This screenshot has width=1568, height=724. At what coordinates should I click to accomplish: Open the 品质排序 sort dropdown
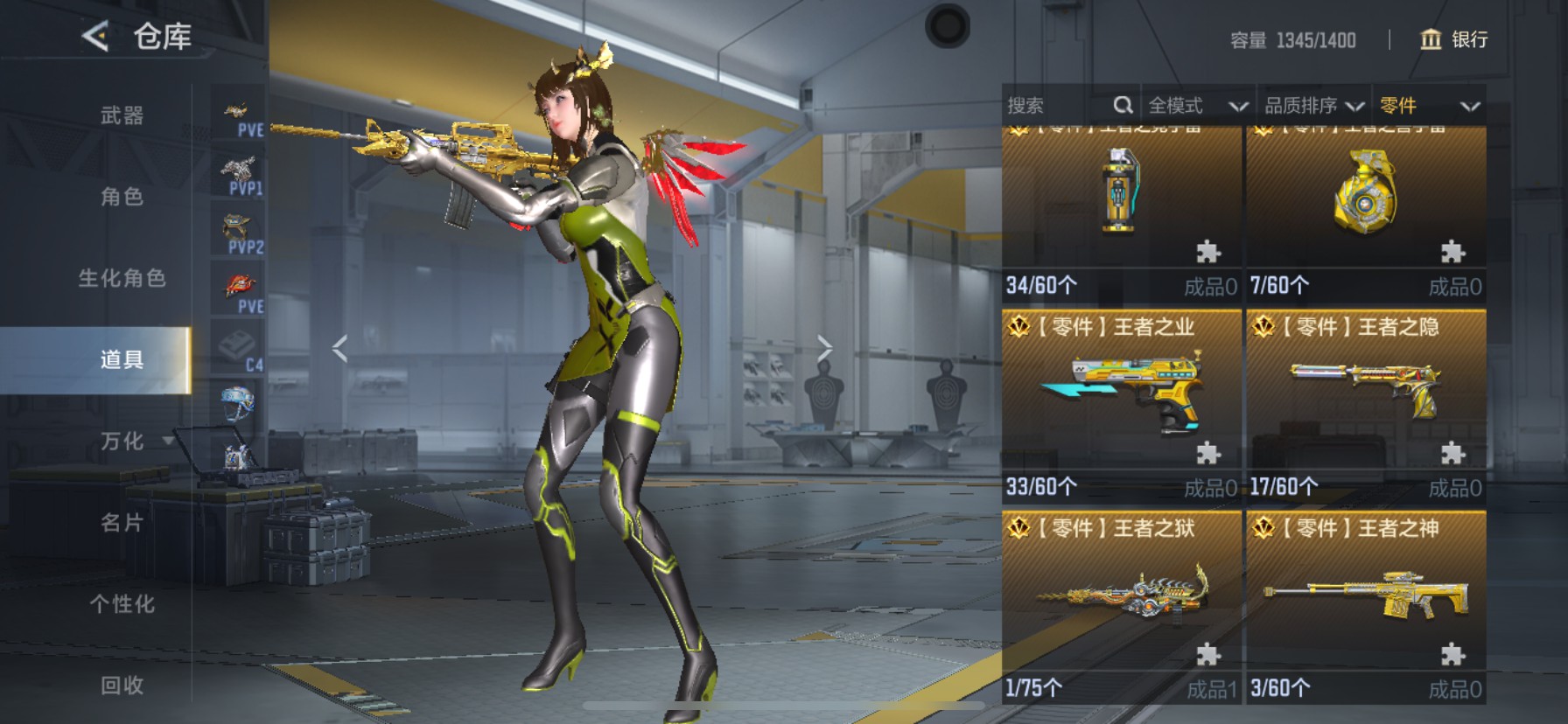pos(1313,106)
